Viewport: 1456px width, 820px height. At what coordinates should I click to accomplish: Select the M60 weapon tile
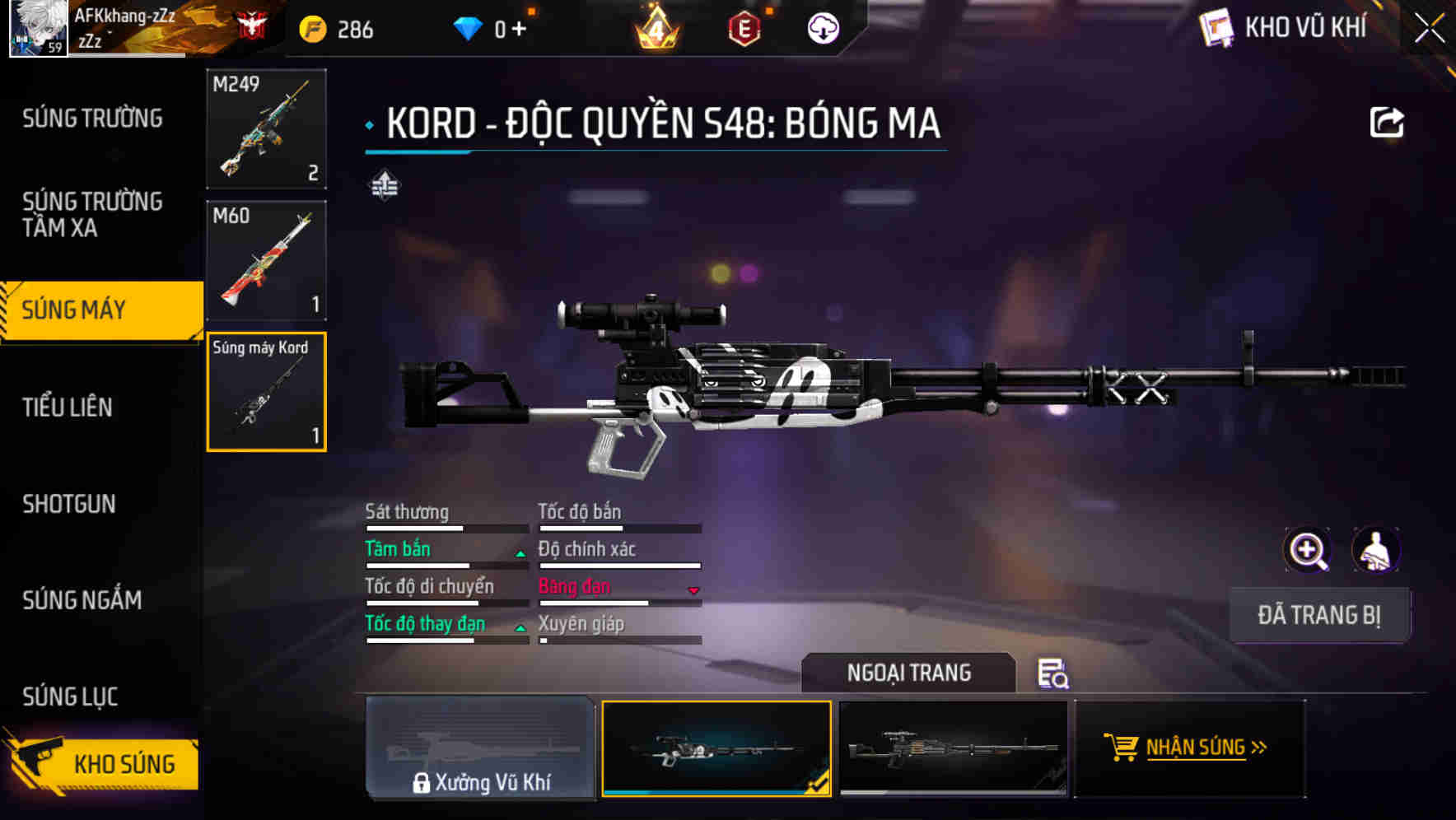coord(266,260)
